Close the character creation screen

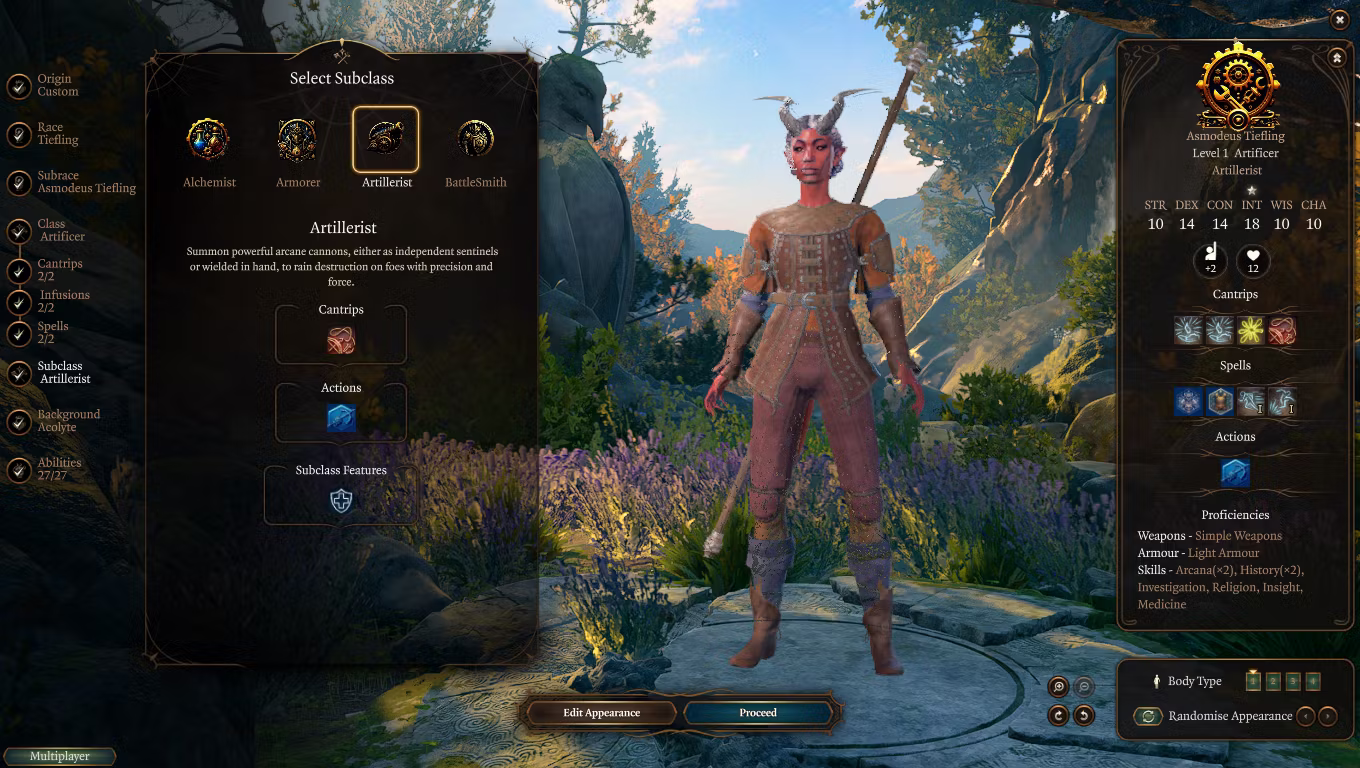pyautogui.click(x=1339, y=19)
